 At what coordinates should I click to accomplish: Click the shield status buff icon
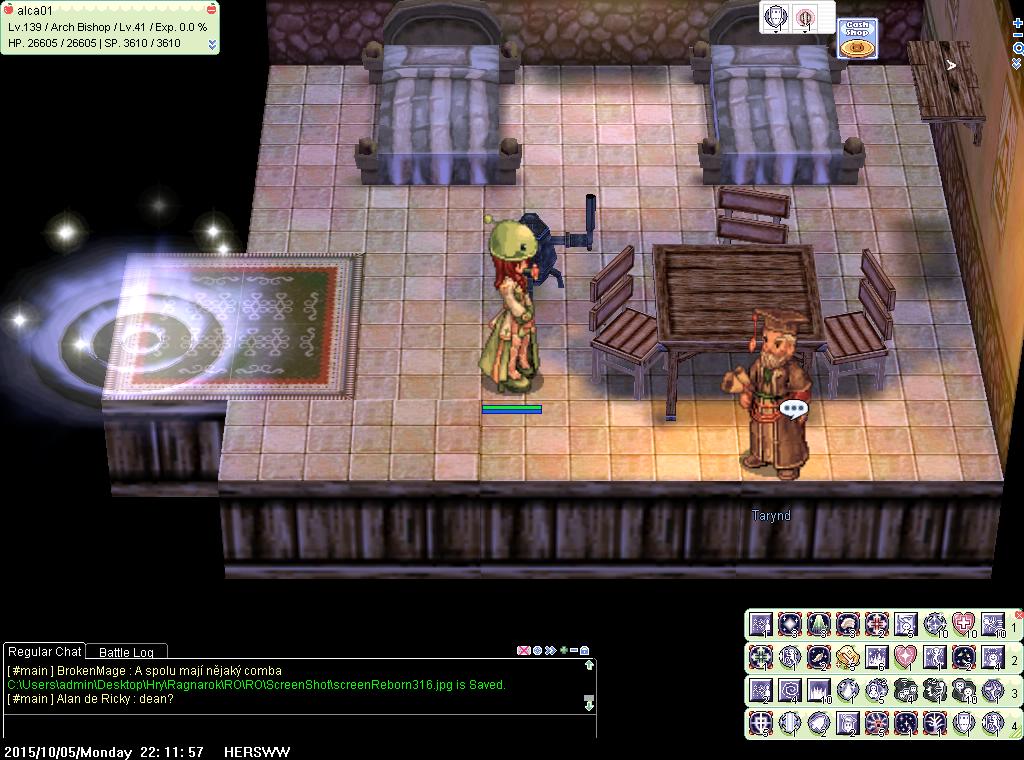click(x=776, y=17)
